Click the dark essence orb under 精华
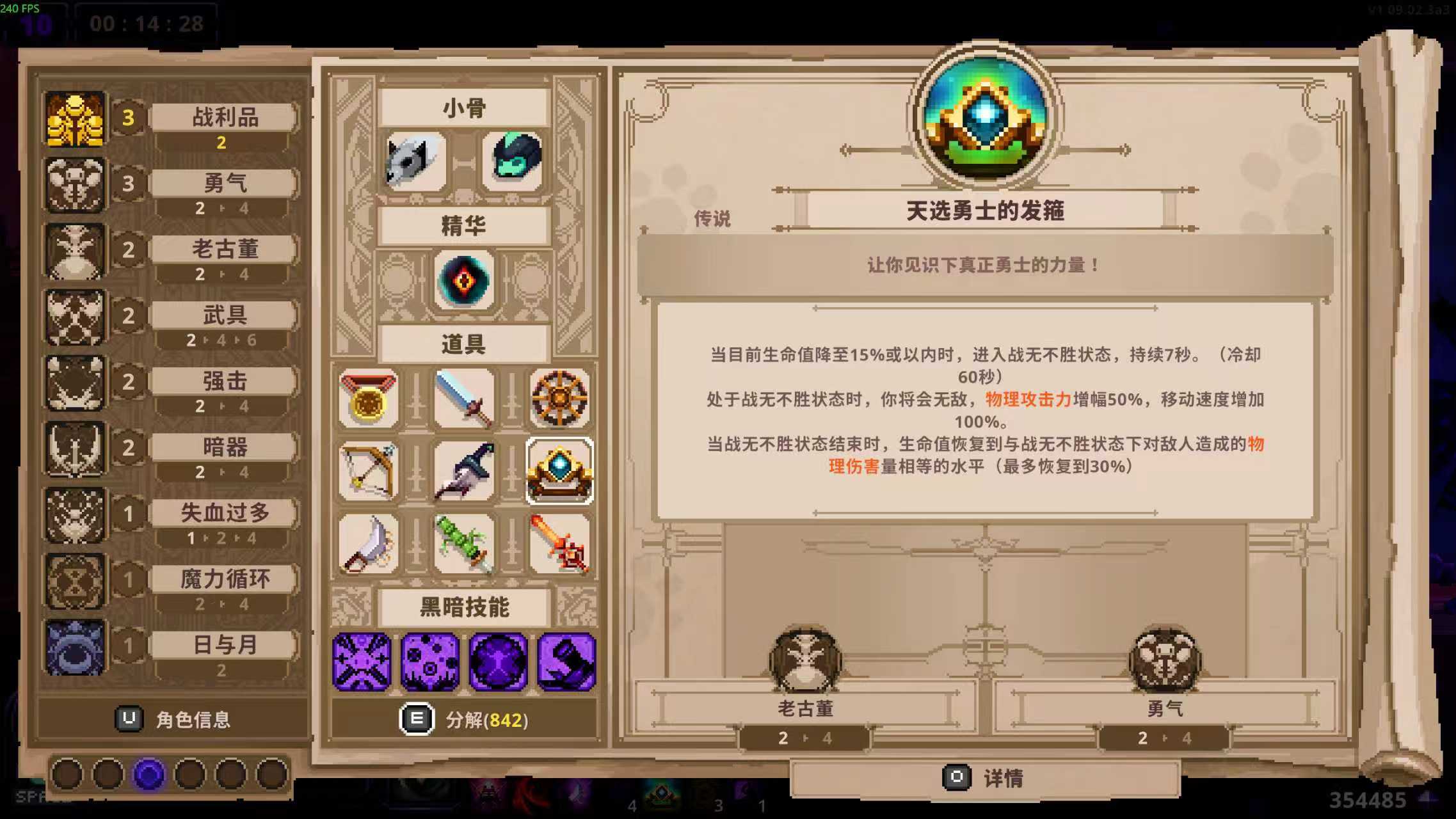 click(463, 280)
